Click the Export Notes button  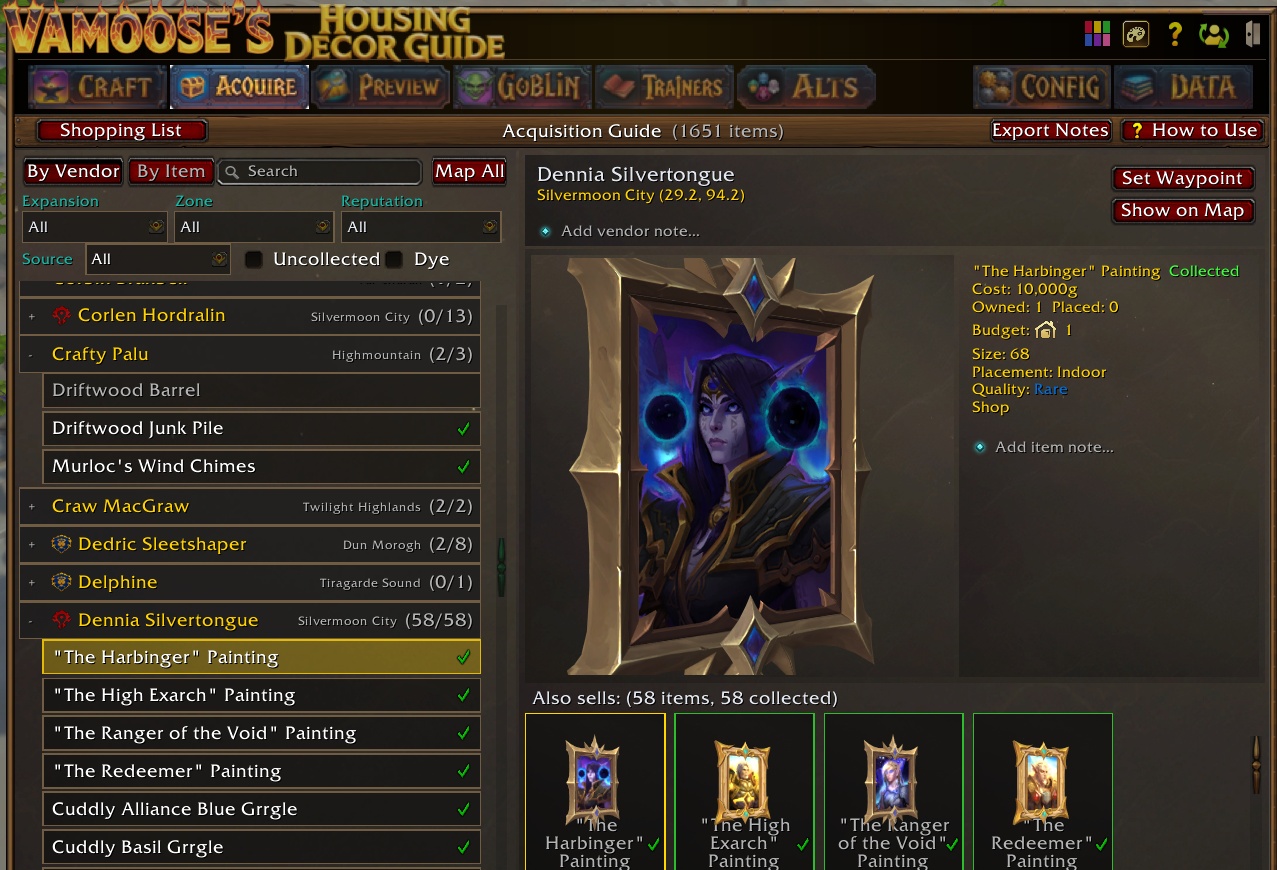click(x=1050, y=131)
